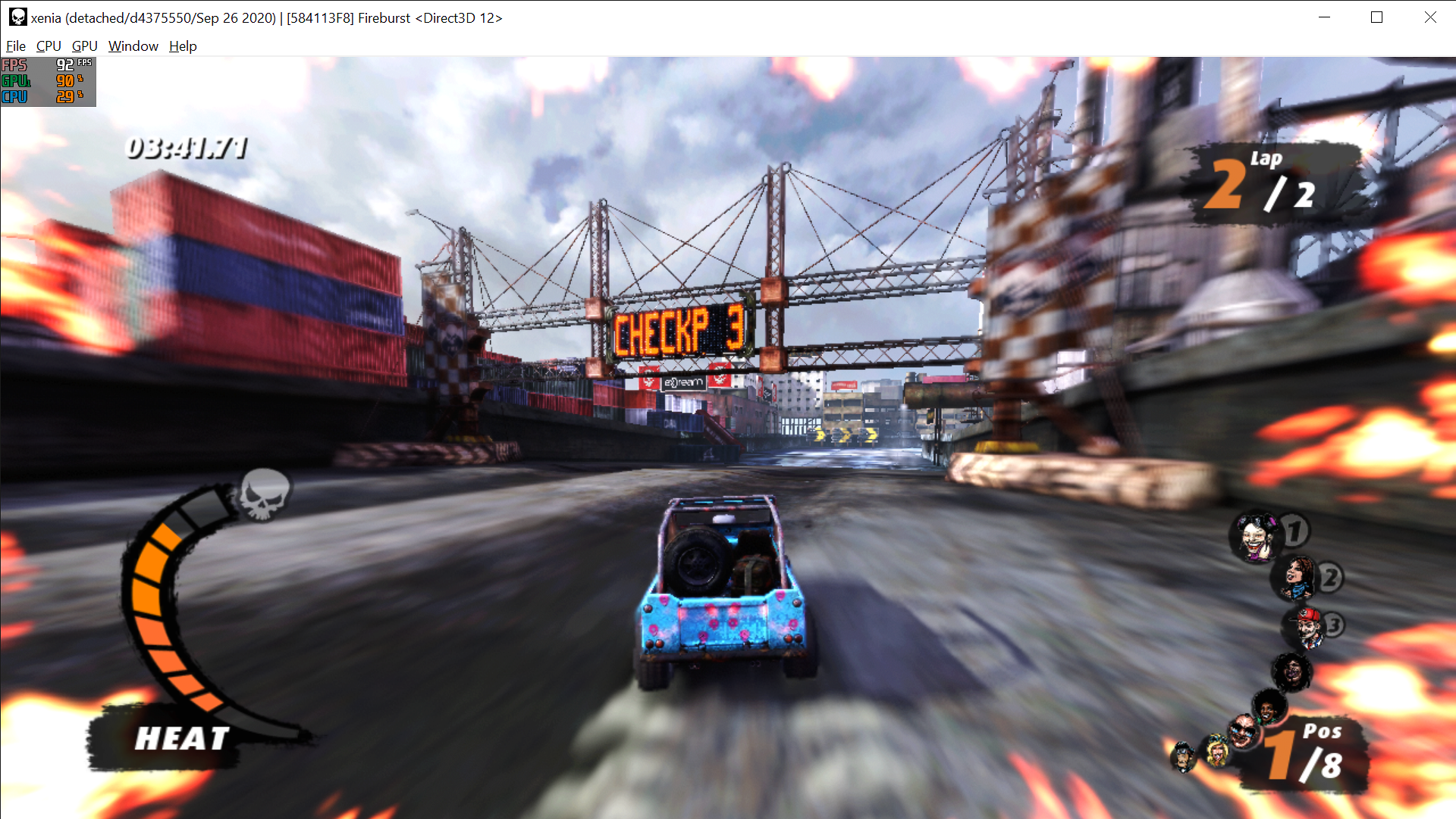The width and height of the screenshot is (1456, 819).
Task: Open the Help menu
Action: [x=182, y=46]
